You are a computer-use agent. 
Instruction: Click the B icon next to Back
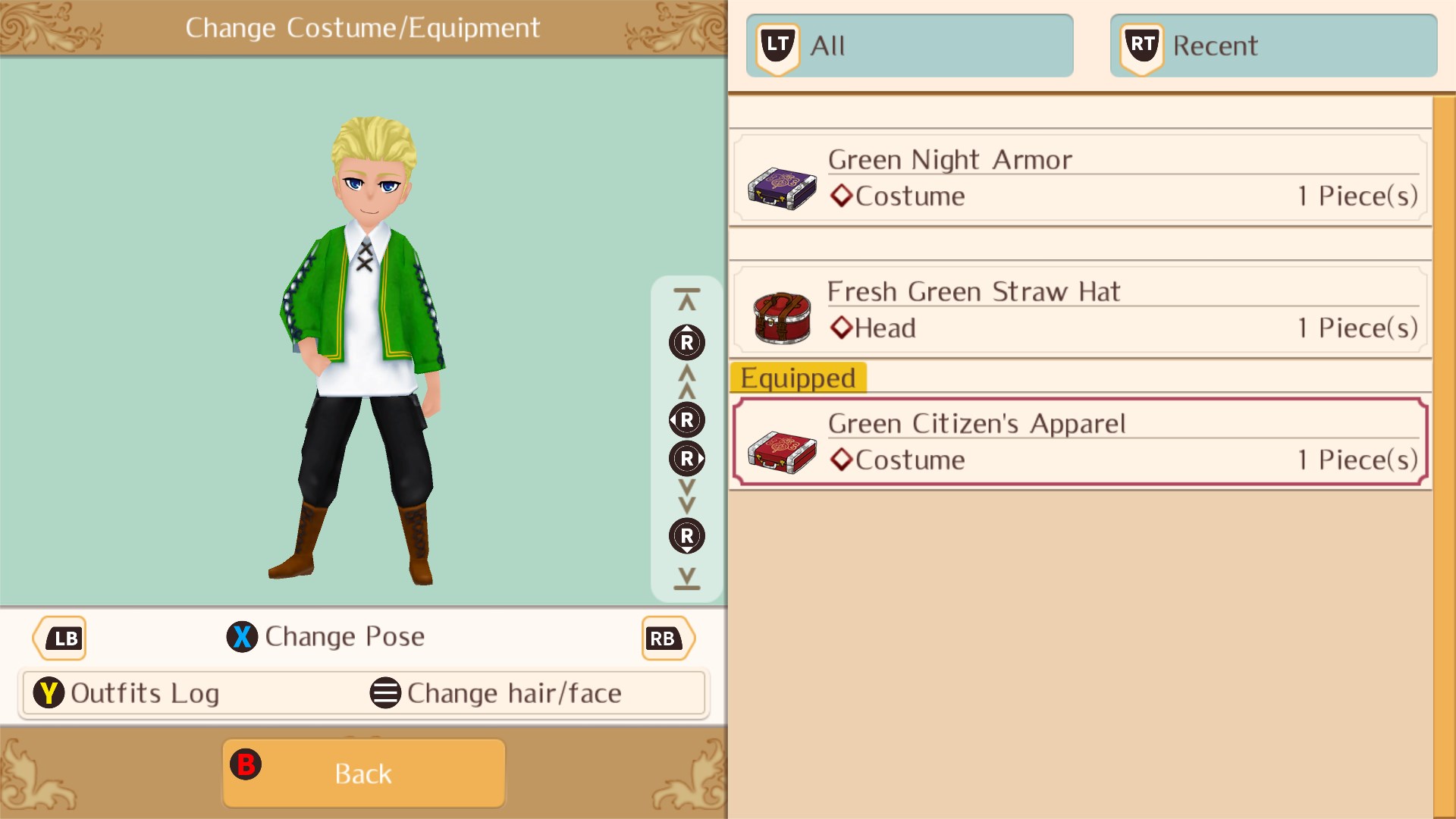tap(246, 765)
